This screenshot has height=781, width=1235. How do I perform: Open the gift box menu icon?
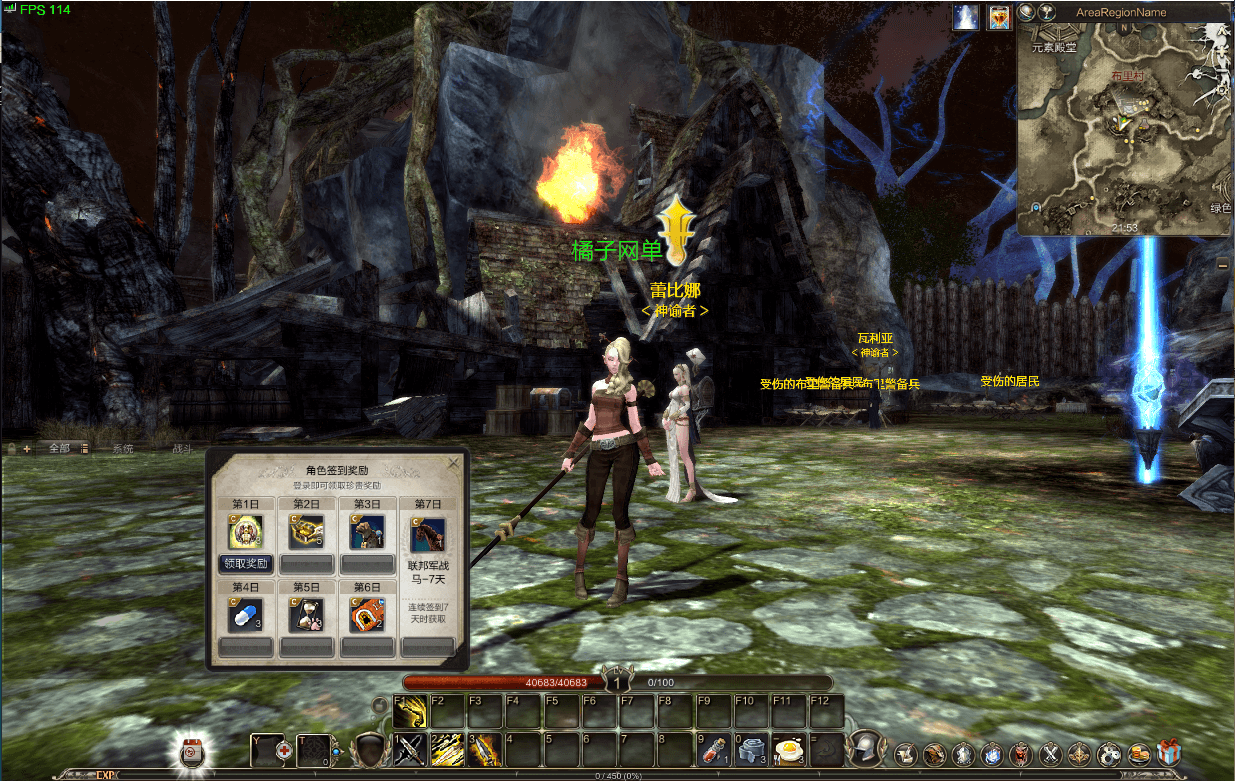[x=1169, y=753]
